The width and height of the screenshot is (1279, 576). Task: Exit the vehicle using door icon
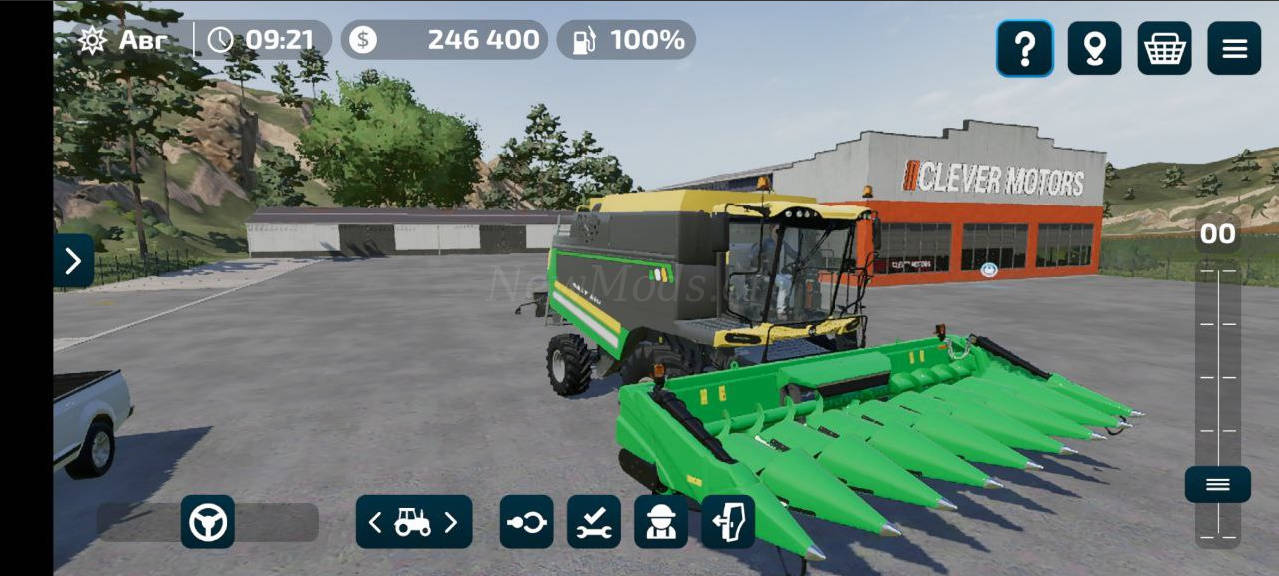728,522
